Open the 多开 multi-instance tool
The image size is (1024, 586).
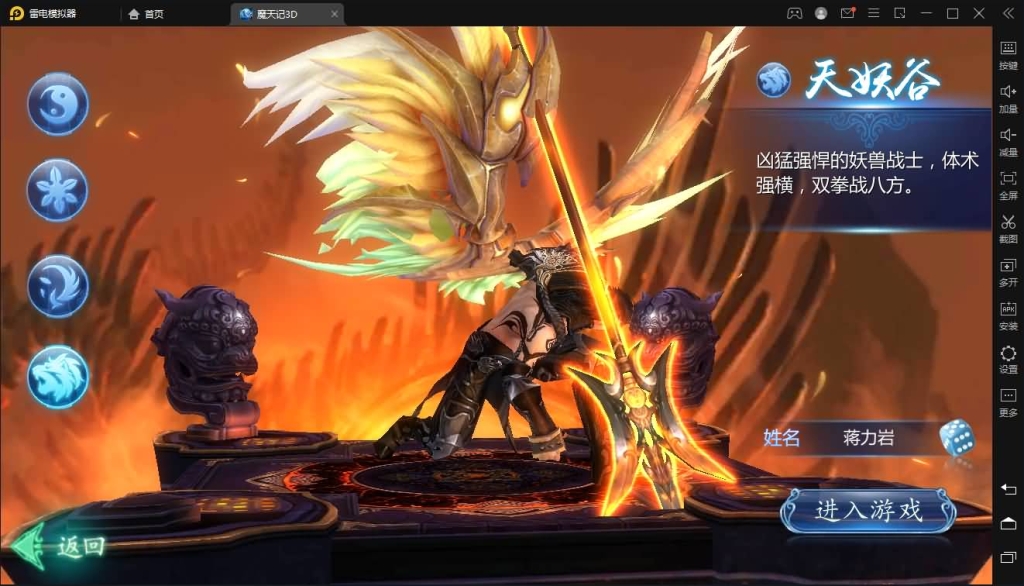tap(1008, 272)
